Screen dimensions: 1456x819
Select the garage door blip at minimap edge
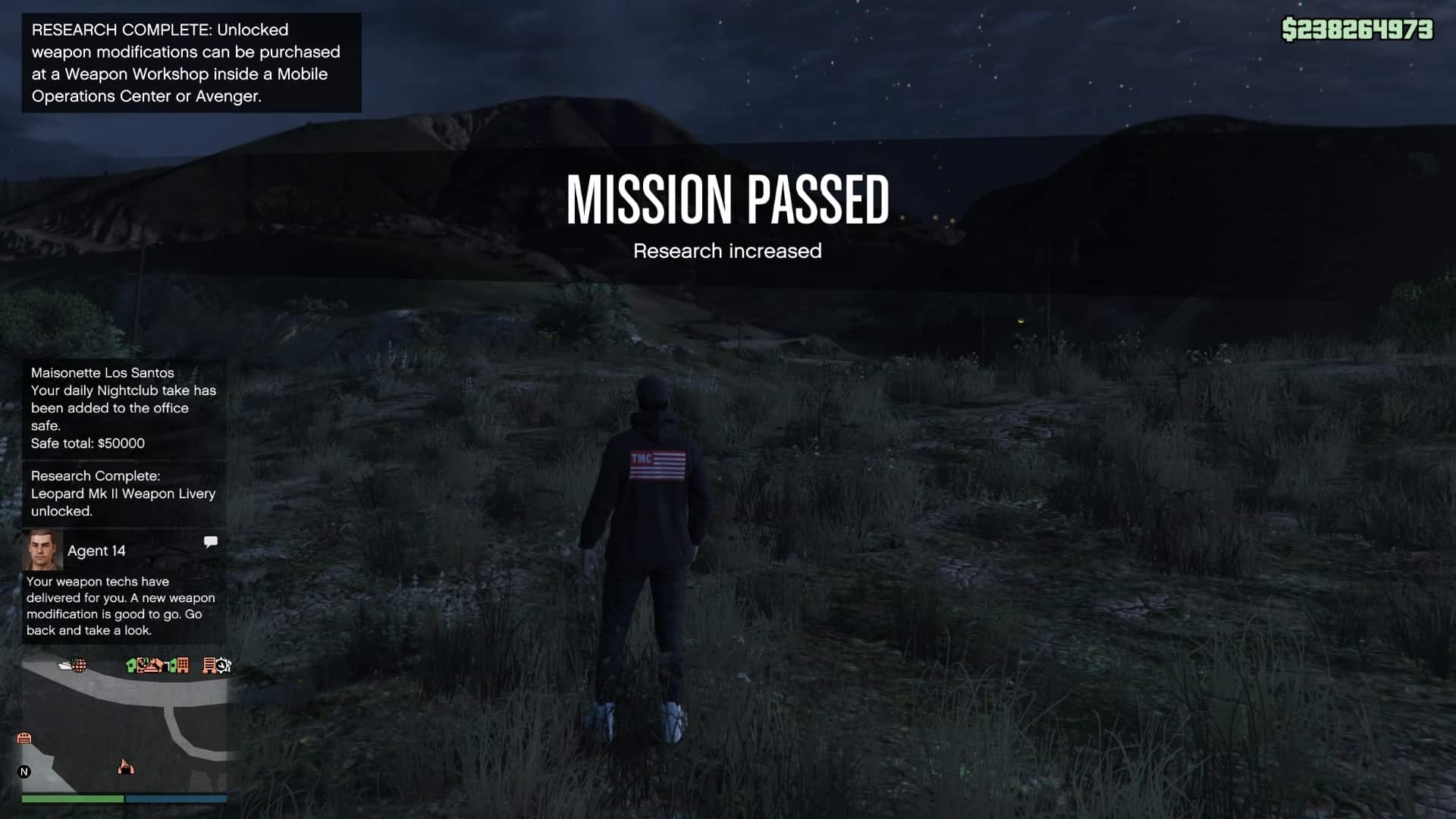pyautogui.click(x=24, y=738)
